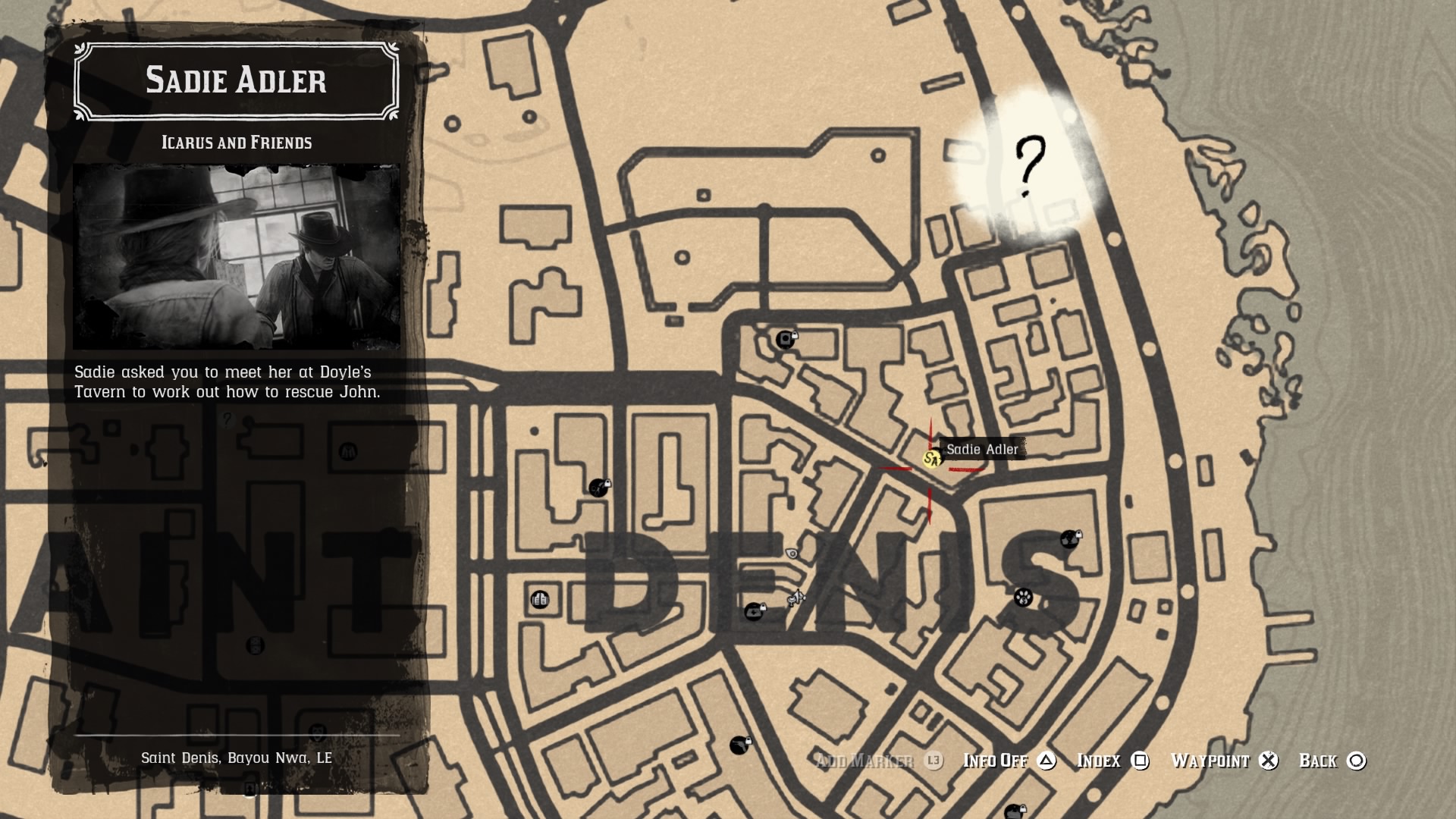Pick the locked scissors barber marker
The height and width of the screenshot is (819, 1456).
click(598, 488)
